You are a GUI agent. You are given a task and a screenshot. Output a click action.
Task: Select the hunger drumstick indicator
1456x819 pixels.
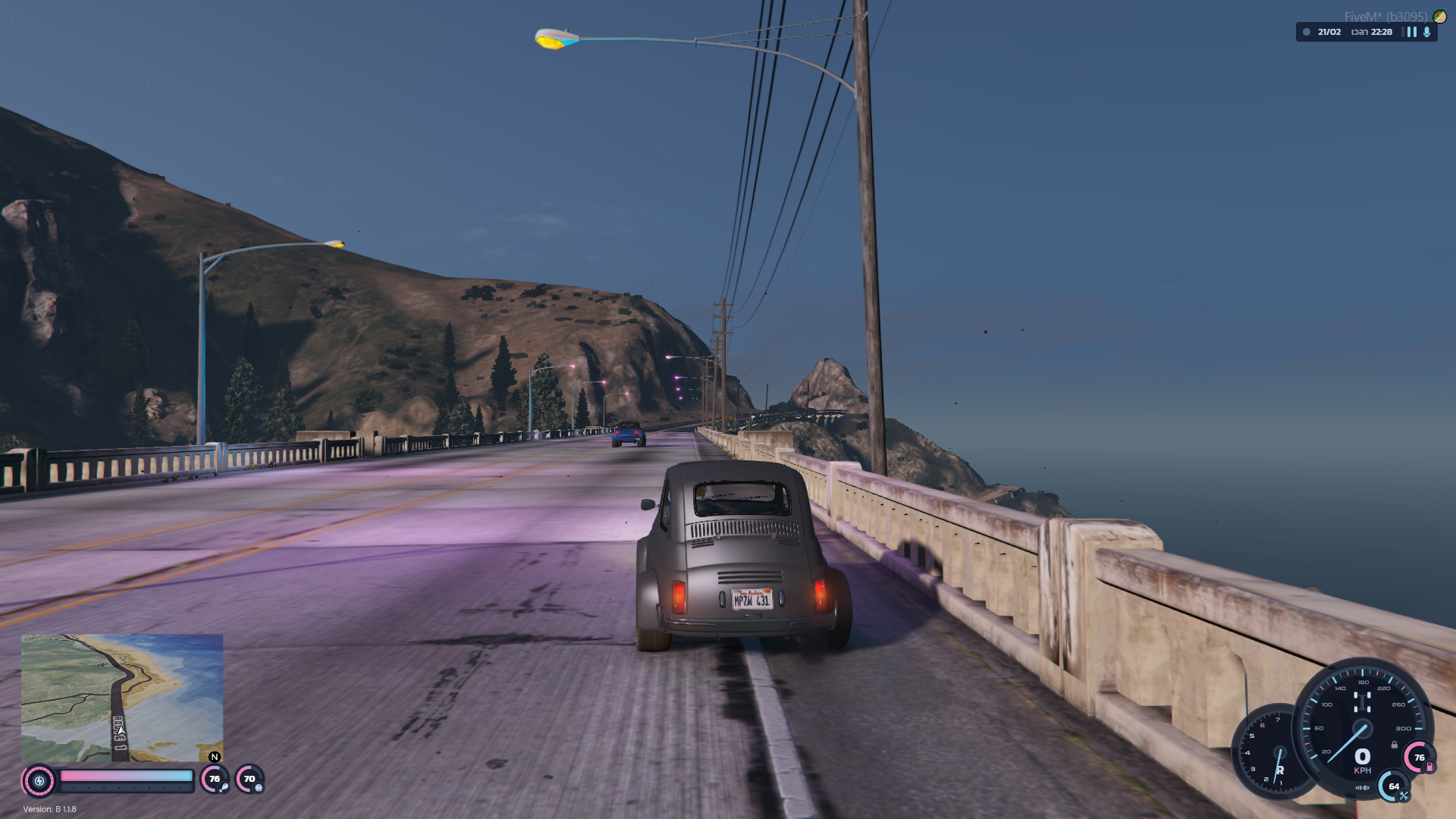click(x=224, y=787)
